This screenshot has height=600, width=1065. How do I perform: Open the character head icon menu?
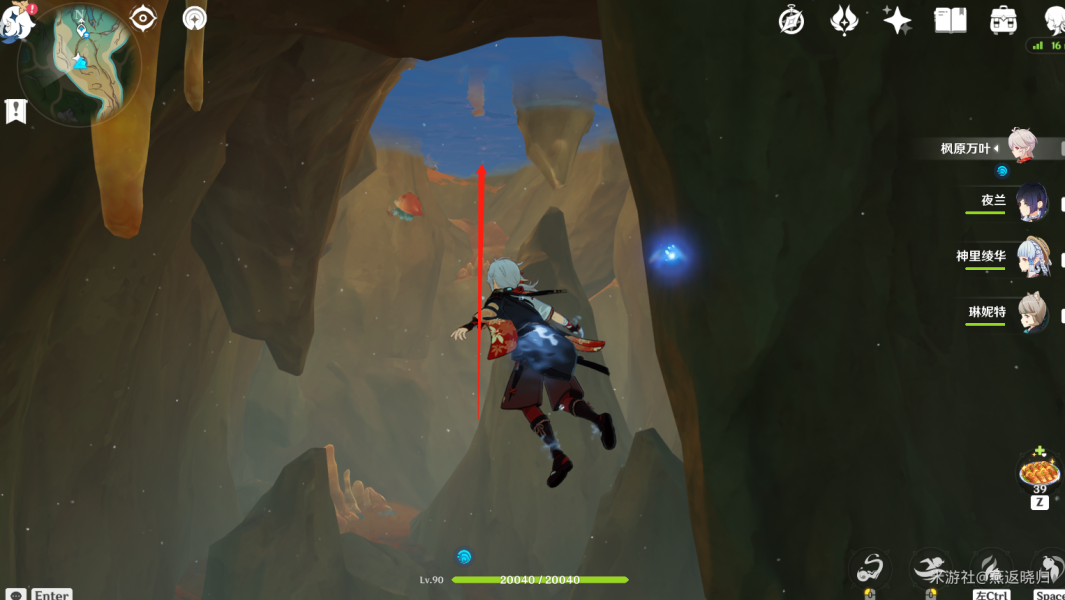click(x=1053, y=20)
